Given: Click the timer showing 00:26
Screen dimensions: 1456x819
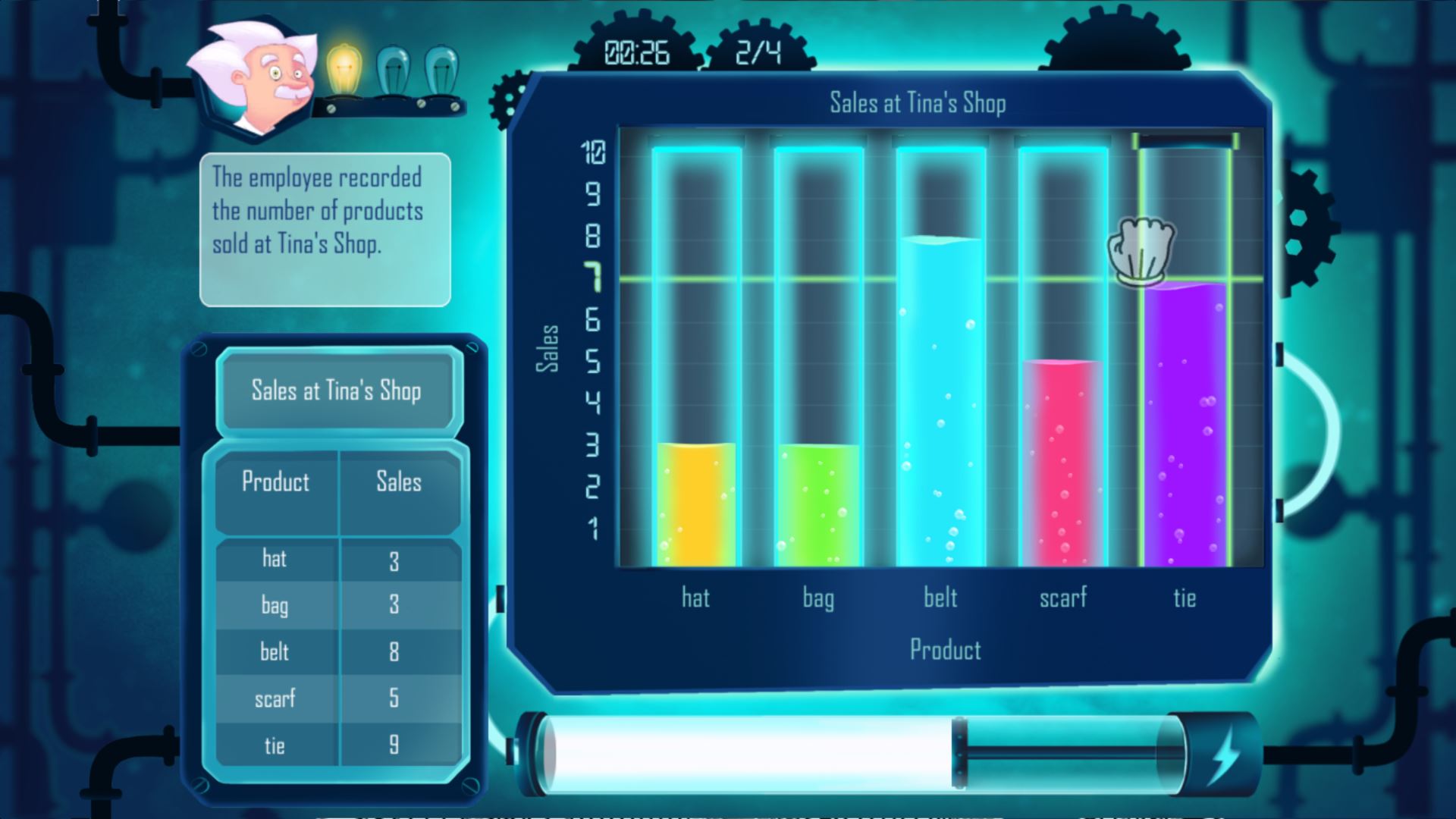Looking at the screenshot, I should point(635,52).
